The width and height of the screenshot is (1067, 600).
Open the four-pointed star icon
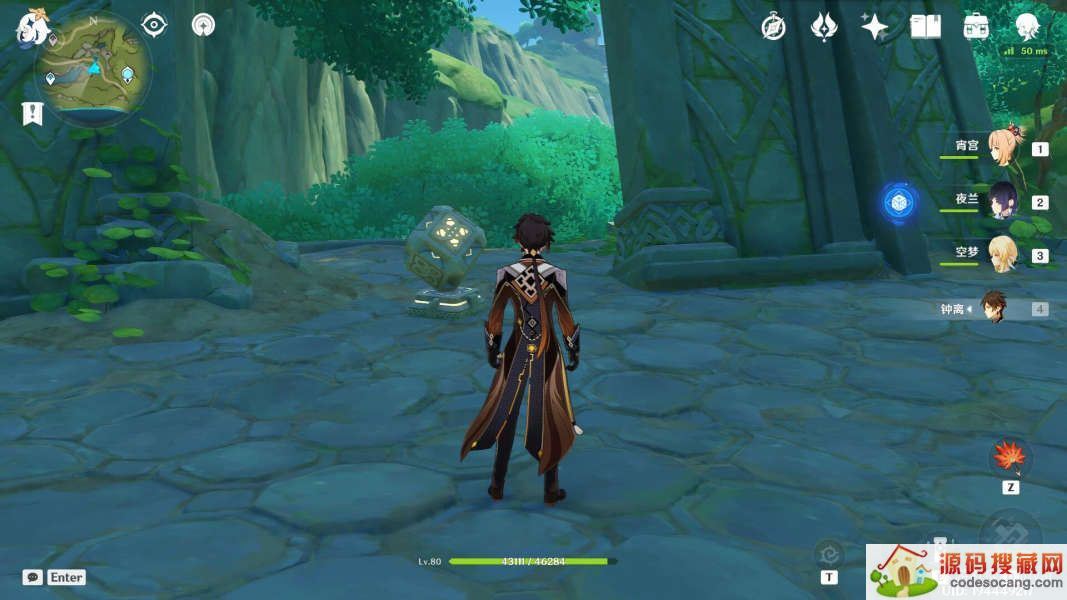coord(874,27)
